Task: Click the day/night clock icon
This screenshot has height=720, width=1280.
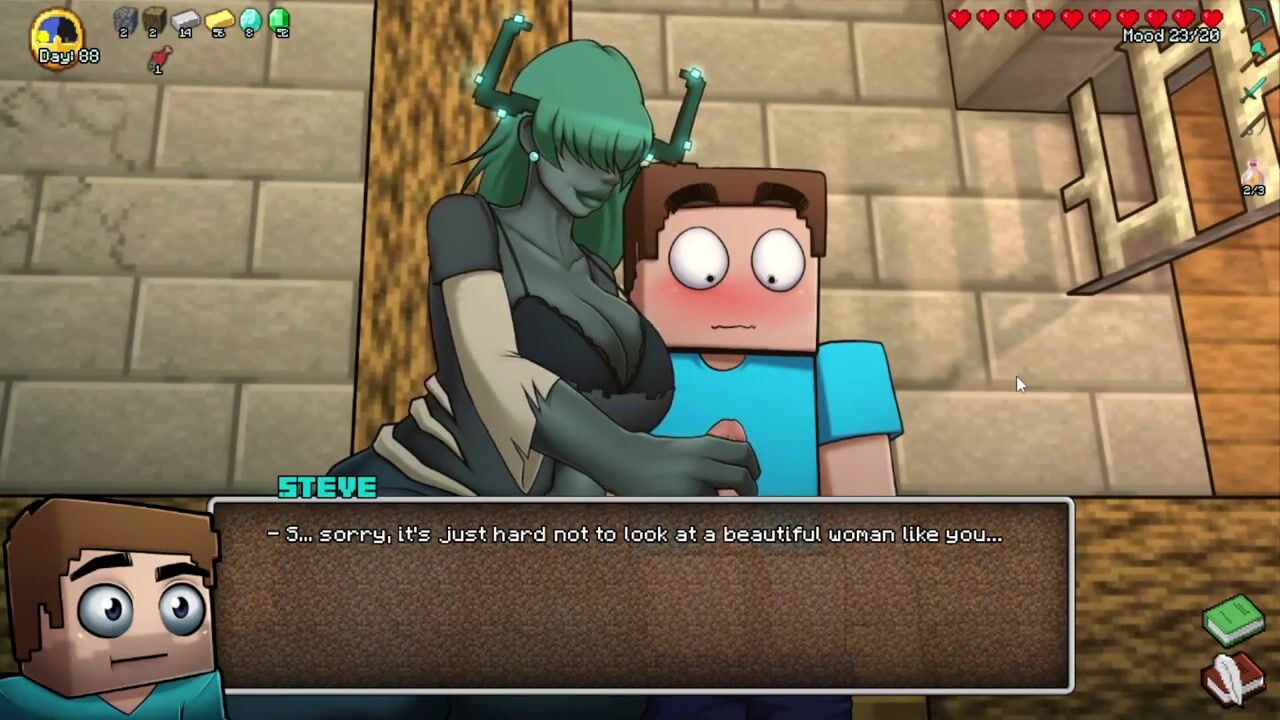Action: [57, 36]
